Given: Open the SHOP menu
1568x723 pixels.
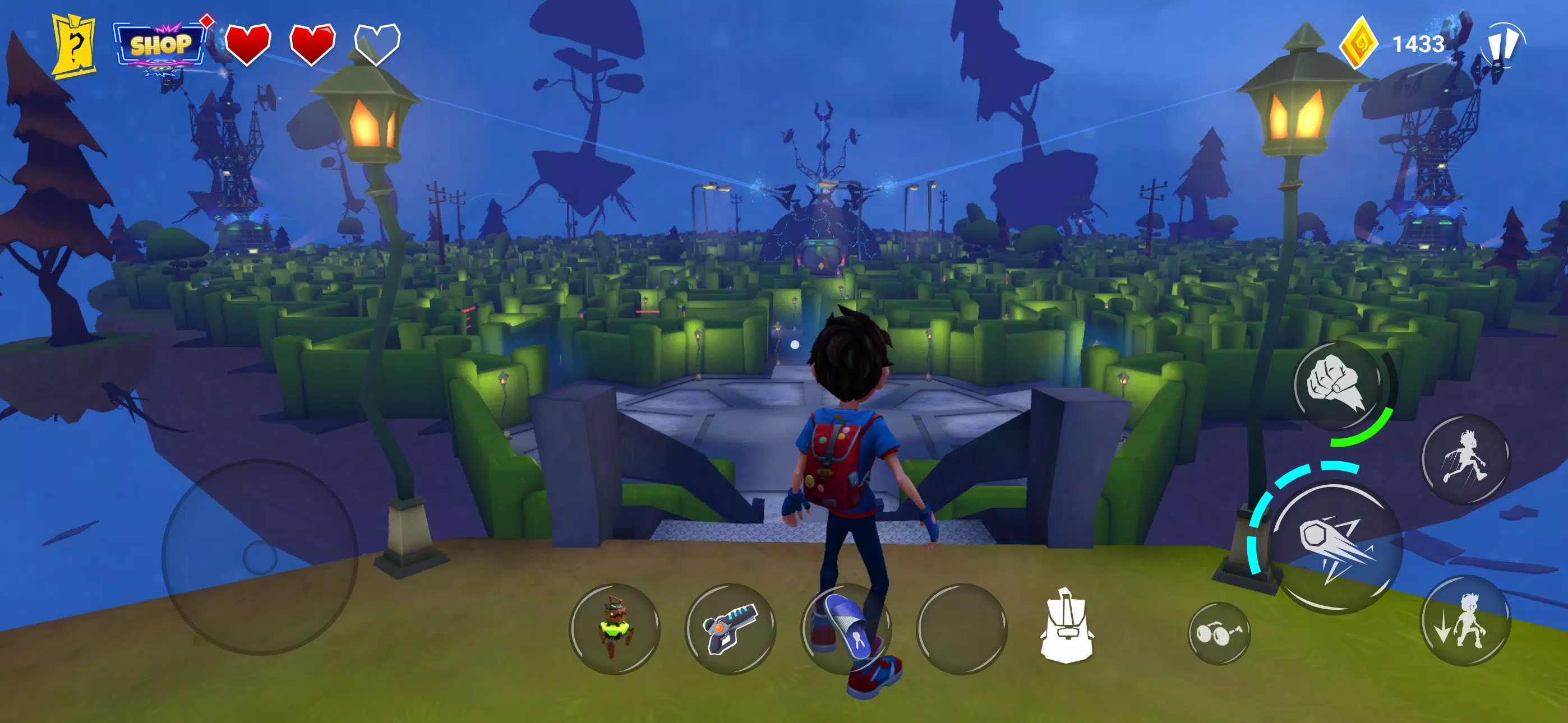Looking at the screenshot, I should coord(159,44).
